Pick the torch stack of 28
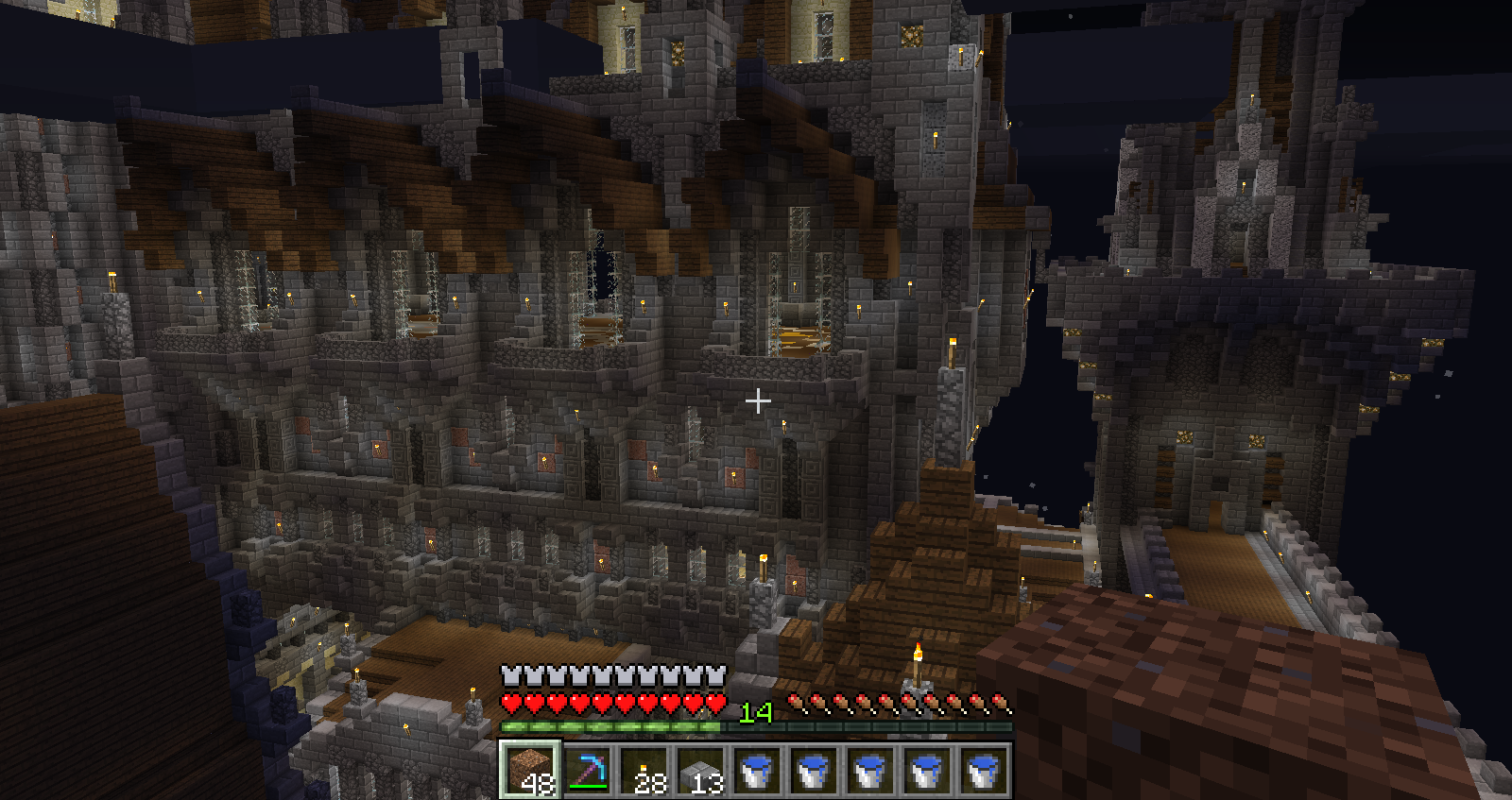The image size is (1512, 800). 644,769
